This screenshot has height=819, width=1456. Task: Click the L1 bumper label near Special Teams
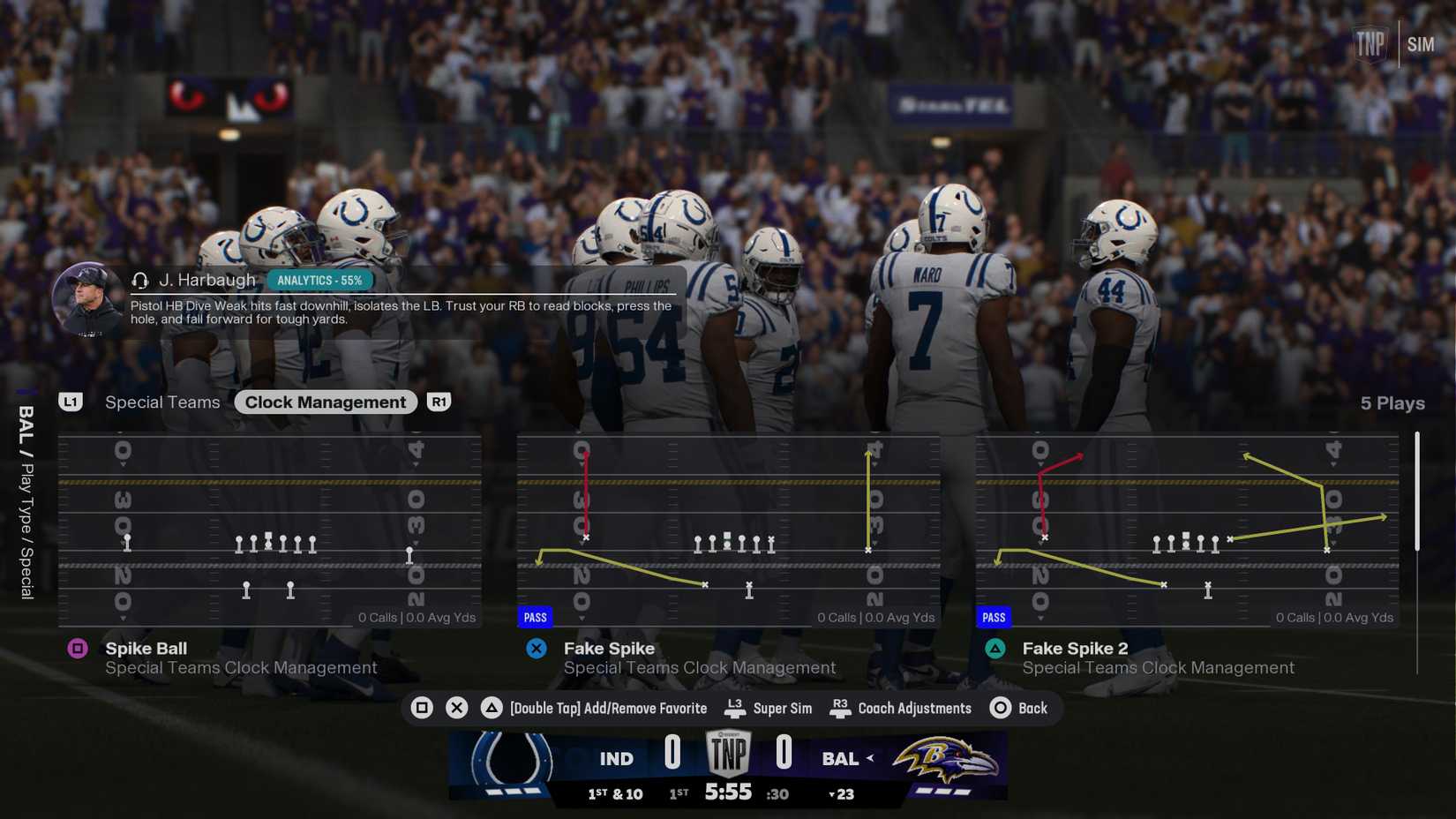(71, 402)
